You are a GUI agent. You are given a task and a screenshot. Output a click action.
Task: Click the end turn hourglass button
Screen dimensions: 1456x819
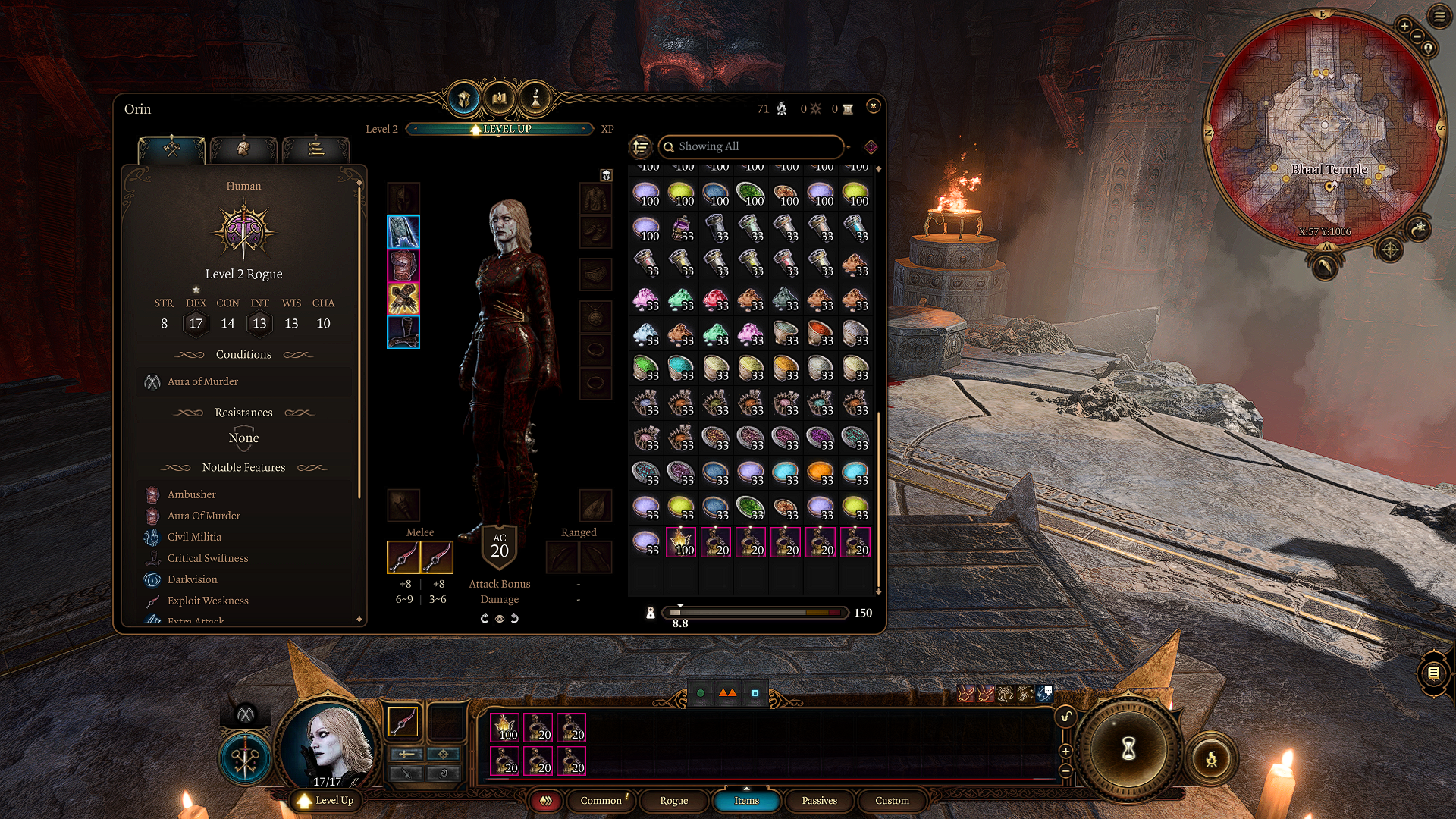(1128, 749)
